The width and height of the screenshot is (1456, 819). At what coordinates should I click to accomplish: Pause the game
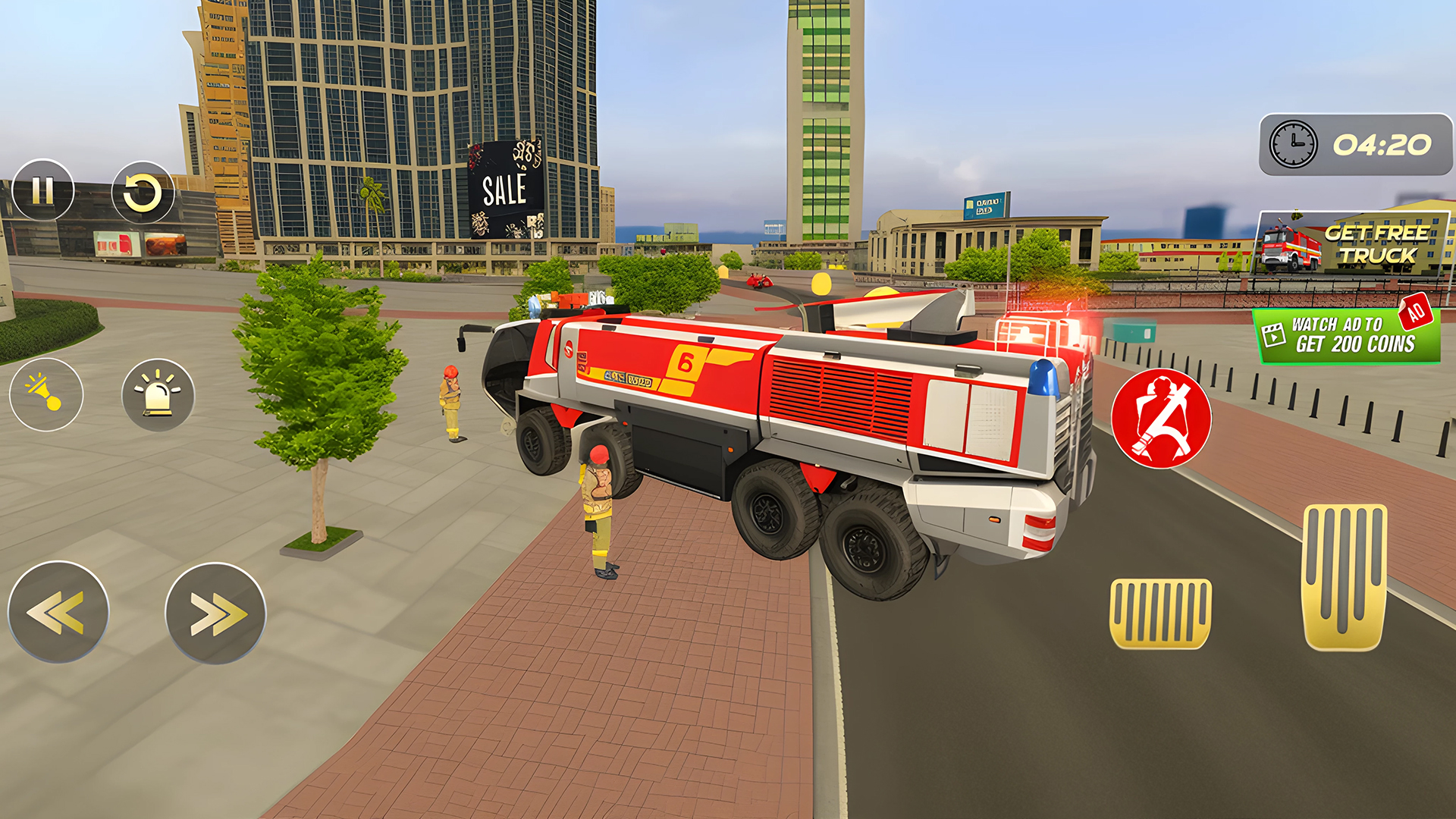pos(43,190)
